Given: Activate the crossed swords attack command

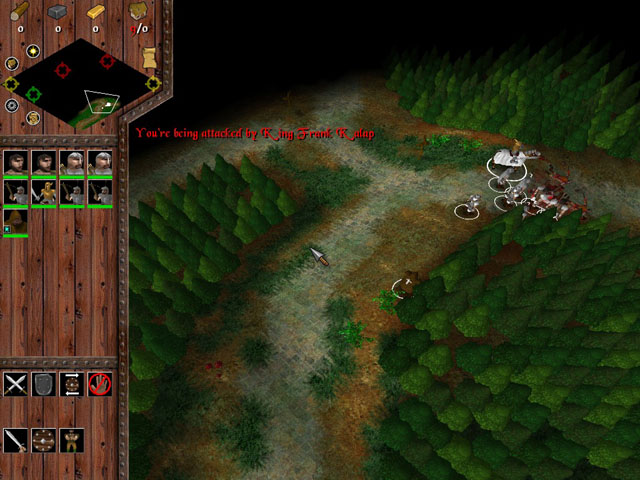Looking at the screenshot, I should (x=15, y=384).
